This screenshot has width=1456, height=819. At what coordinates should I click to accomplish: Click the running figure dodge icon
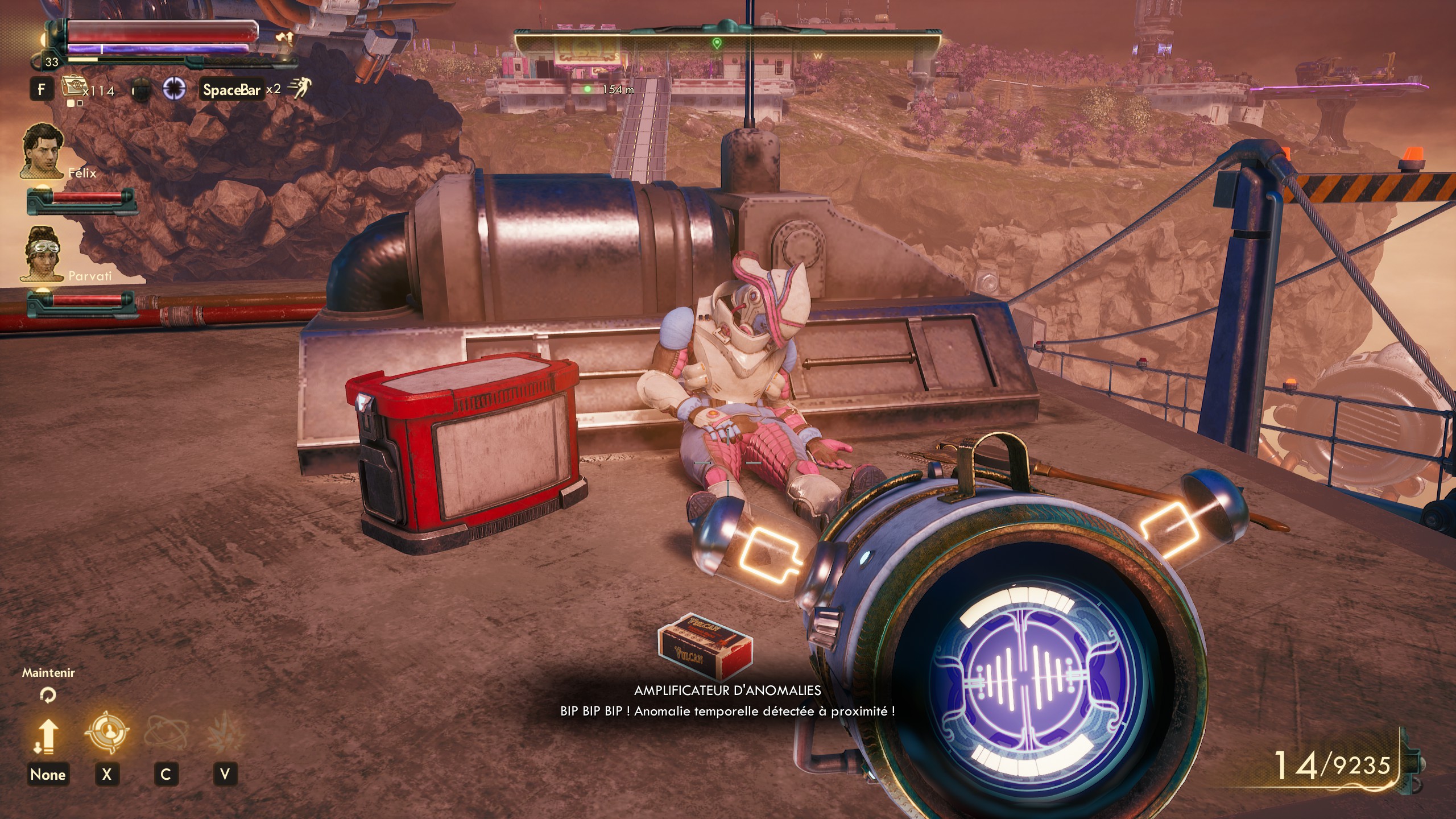click(300, 88)
